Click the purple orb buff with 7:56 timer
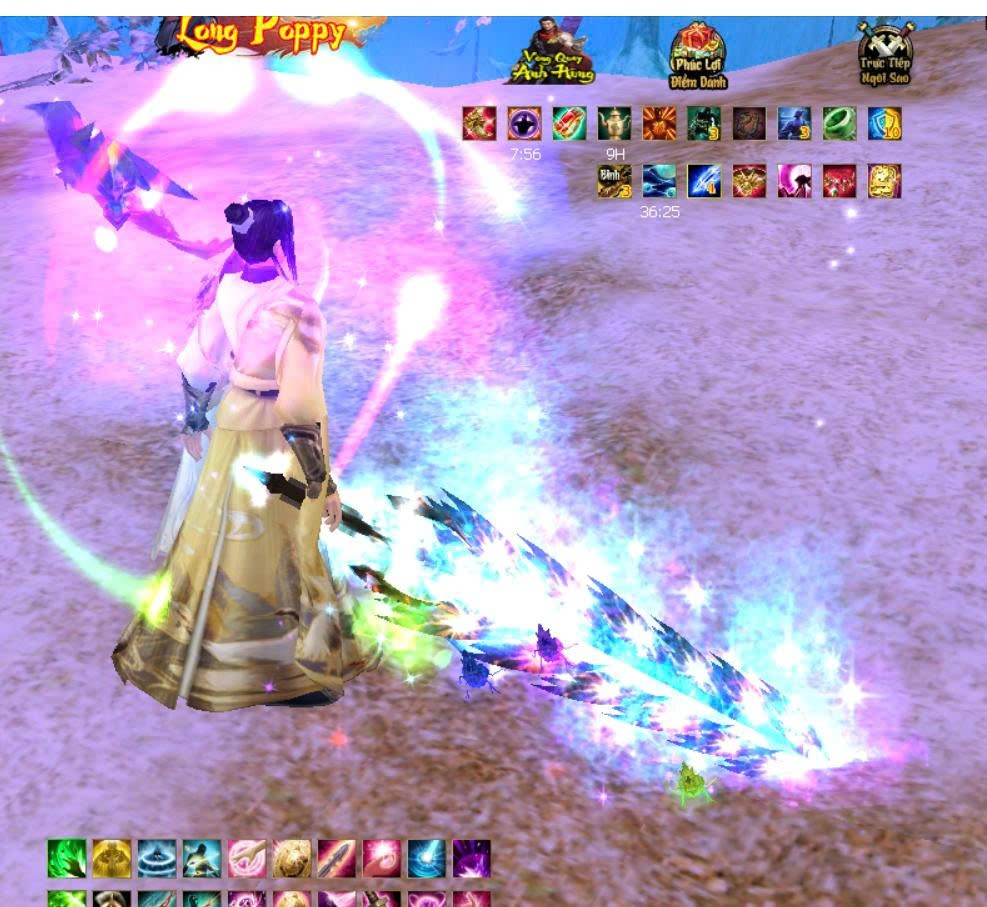 (524, 124)
